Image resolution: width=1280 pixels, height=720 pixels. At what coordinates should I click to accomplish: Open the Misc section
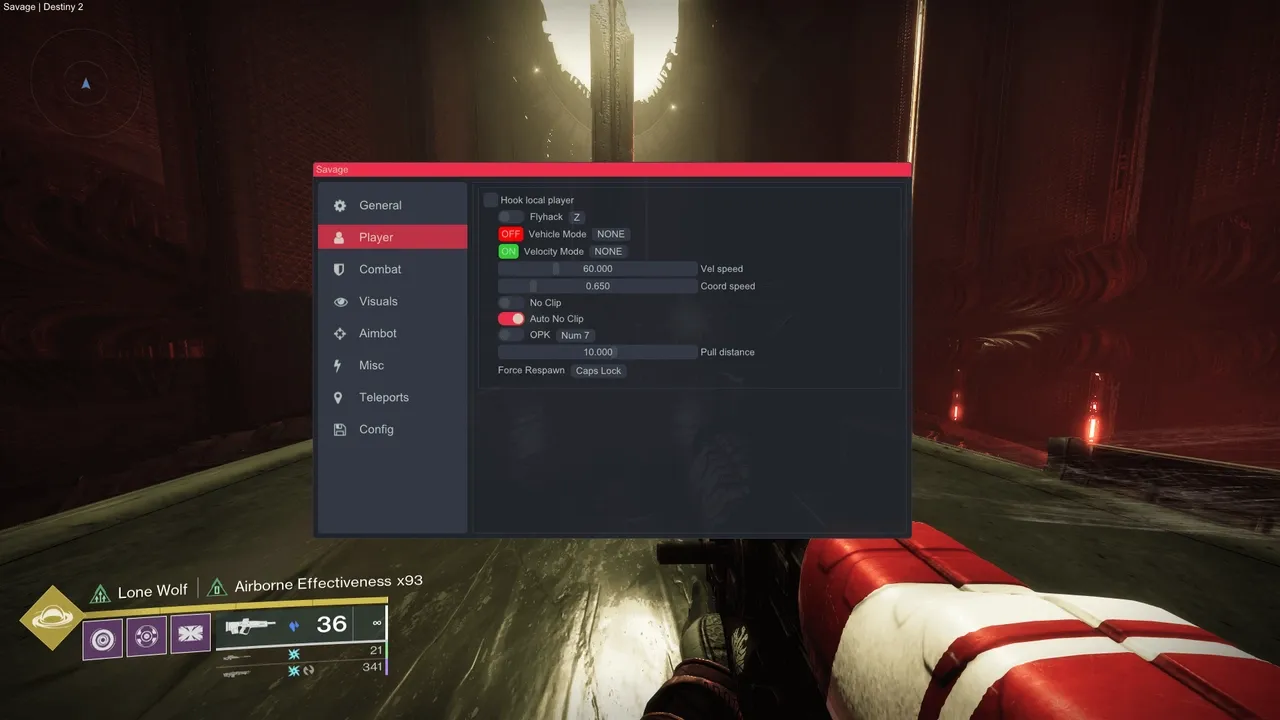click(x=371, y=365)
